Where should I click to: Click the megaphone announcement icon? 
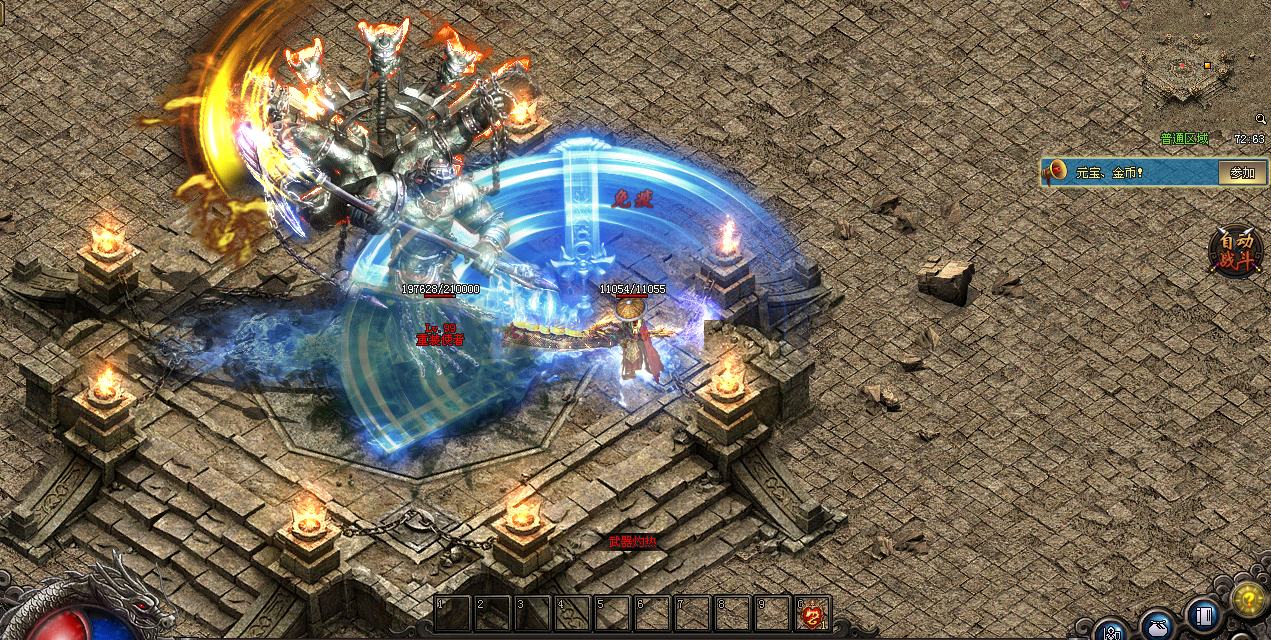tap(1055, 172)
